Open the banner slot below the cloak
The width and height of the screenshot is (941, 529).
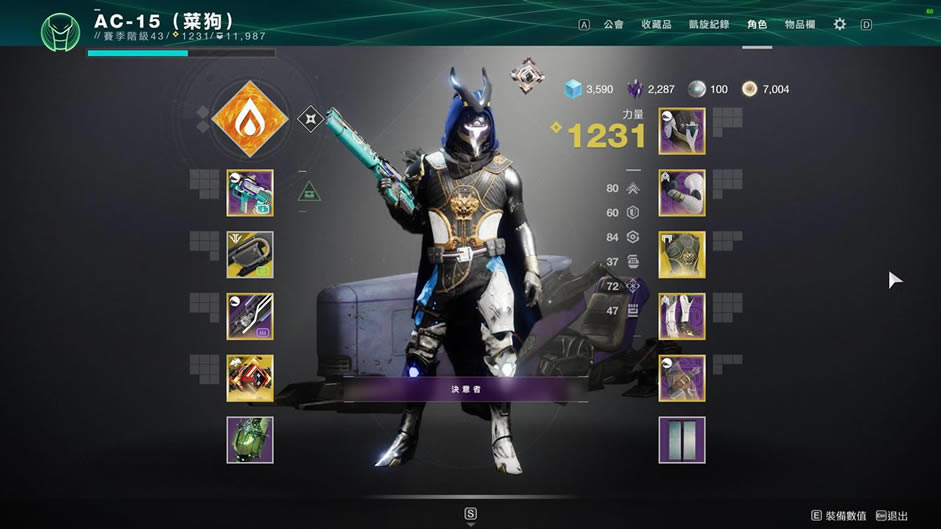click(x=682, y=440)
